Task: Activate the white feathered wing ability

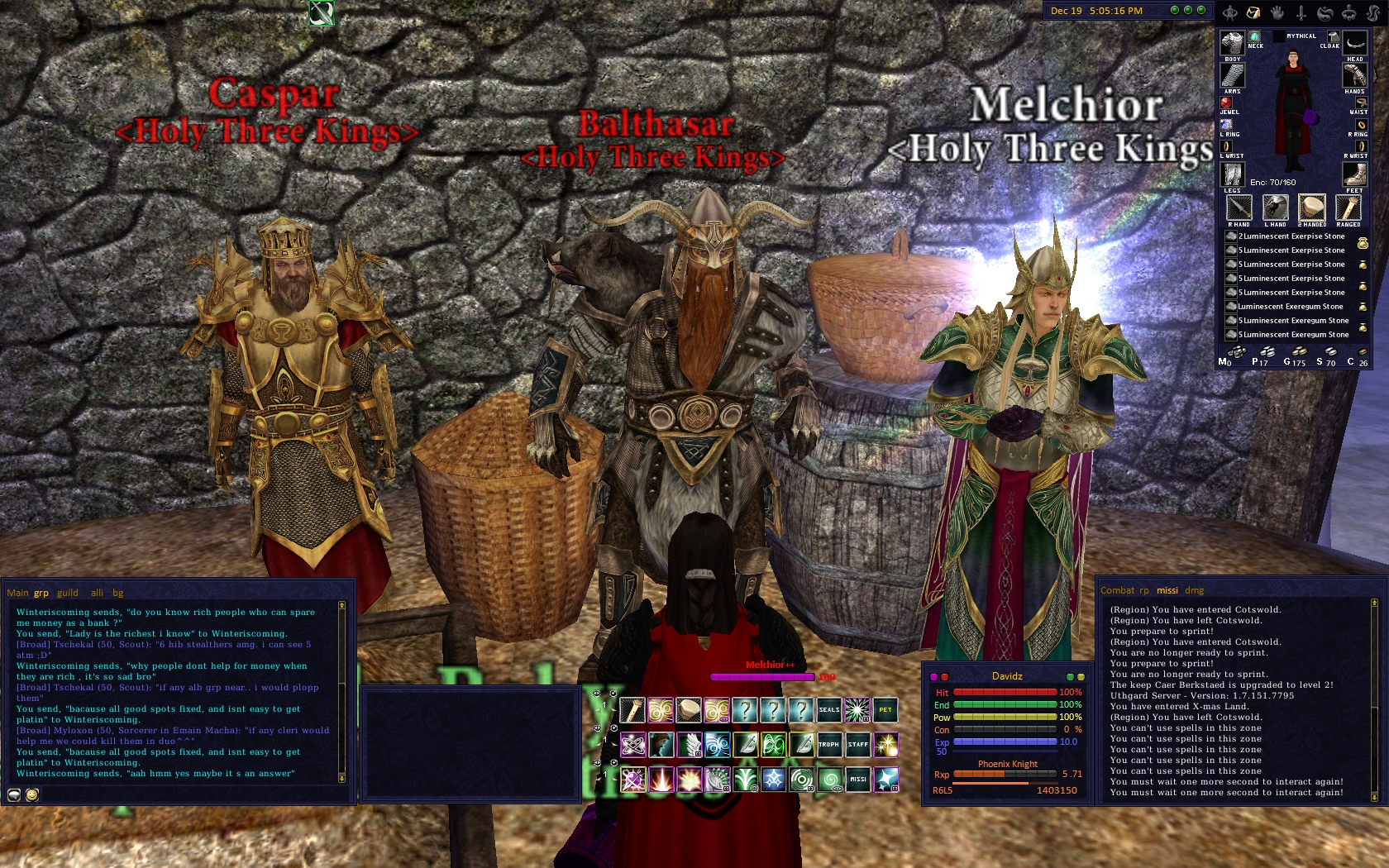Action: (689, 745)
